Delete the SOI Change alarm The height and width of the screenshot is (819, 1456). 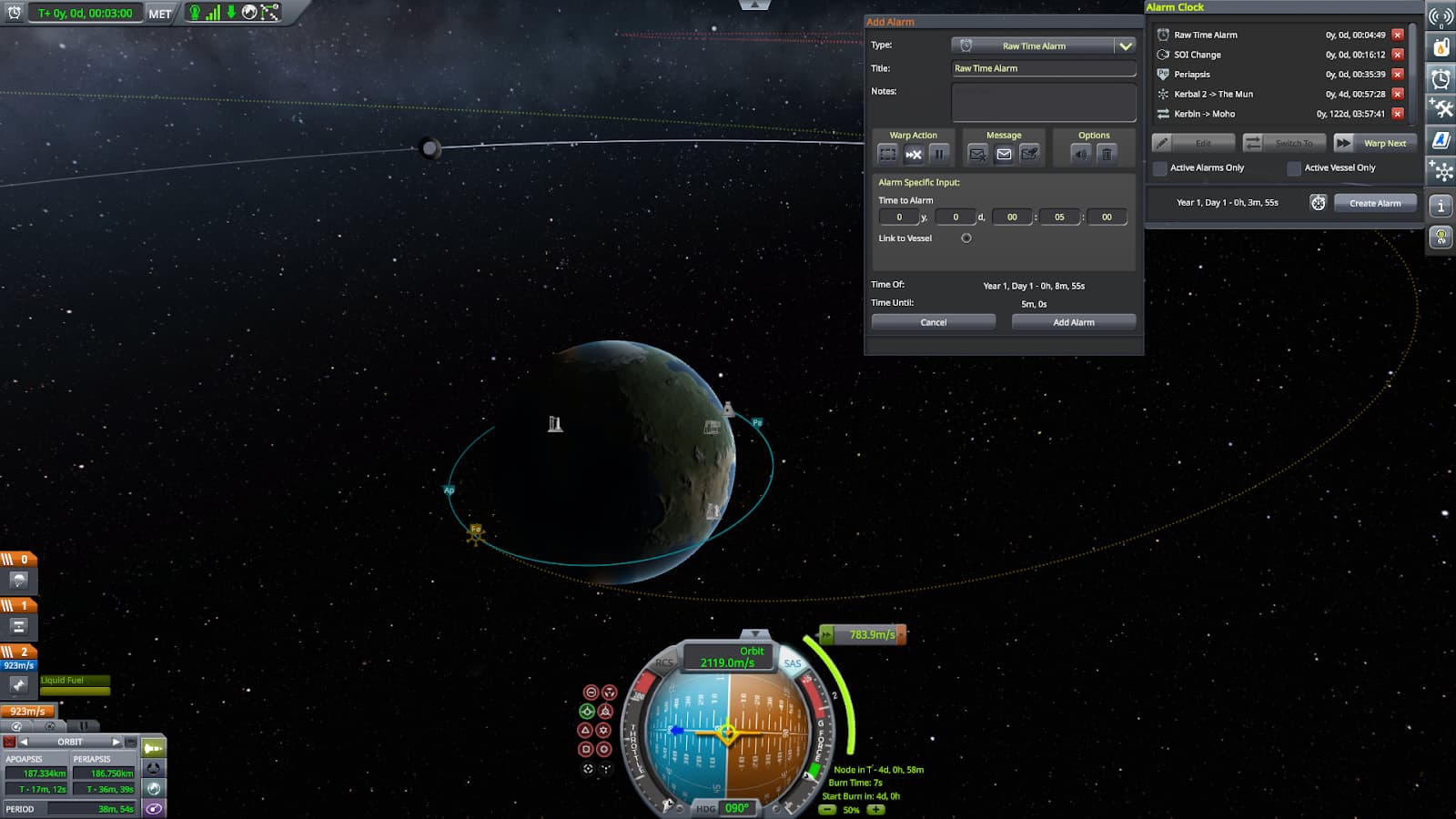coord(1398,55)
